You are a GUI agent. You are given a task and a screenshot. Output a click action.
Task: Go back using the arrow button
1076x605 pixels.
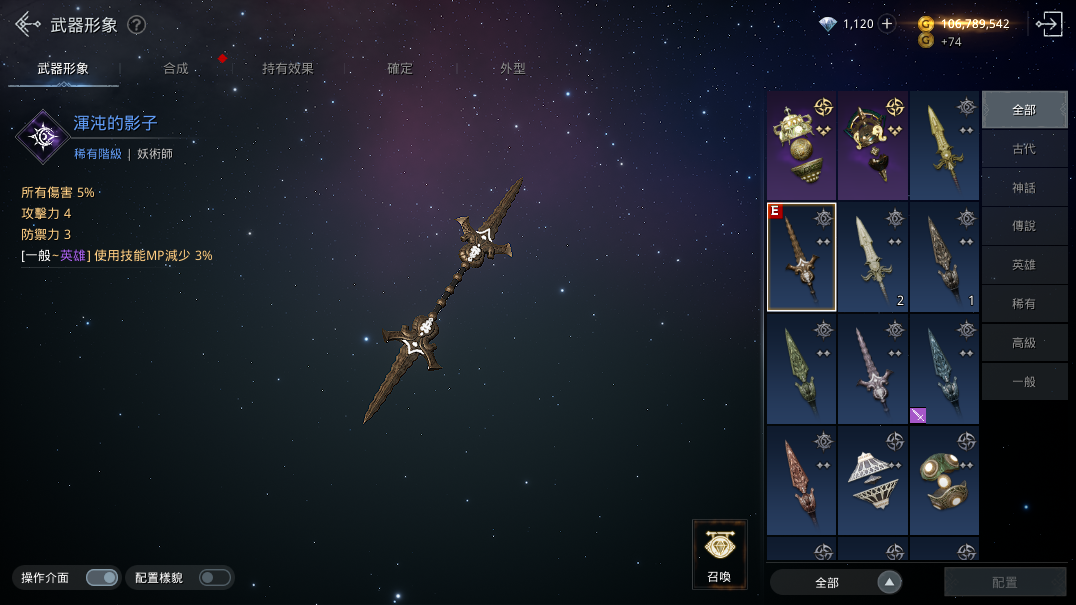pos(27,25)
